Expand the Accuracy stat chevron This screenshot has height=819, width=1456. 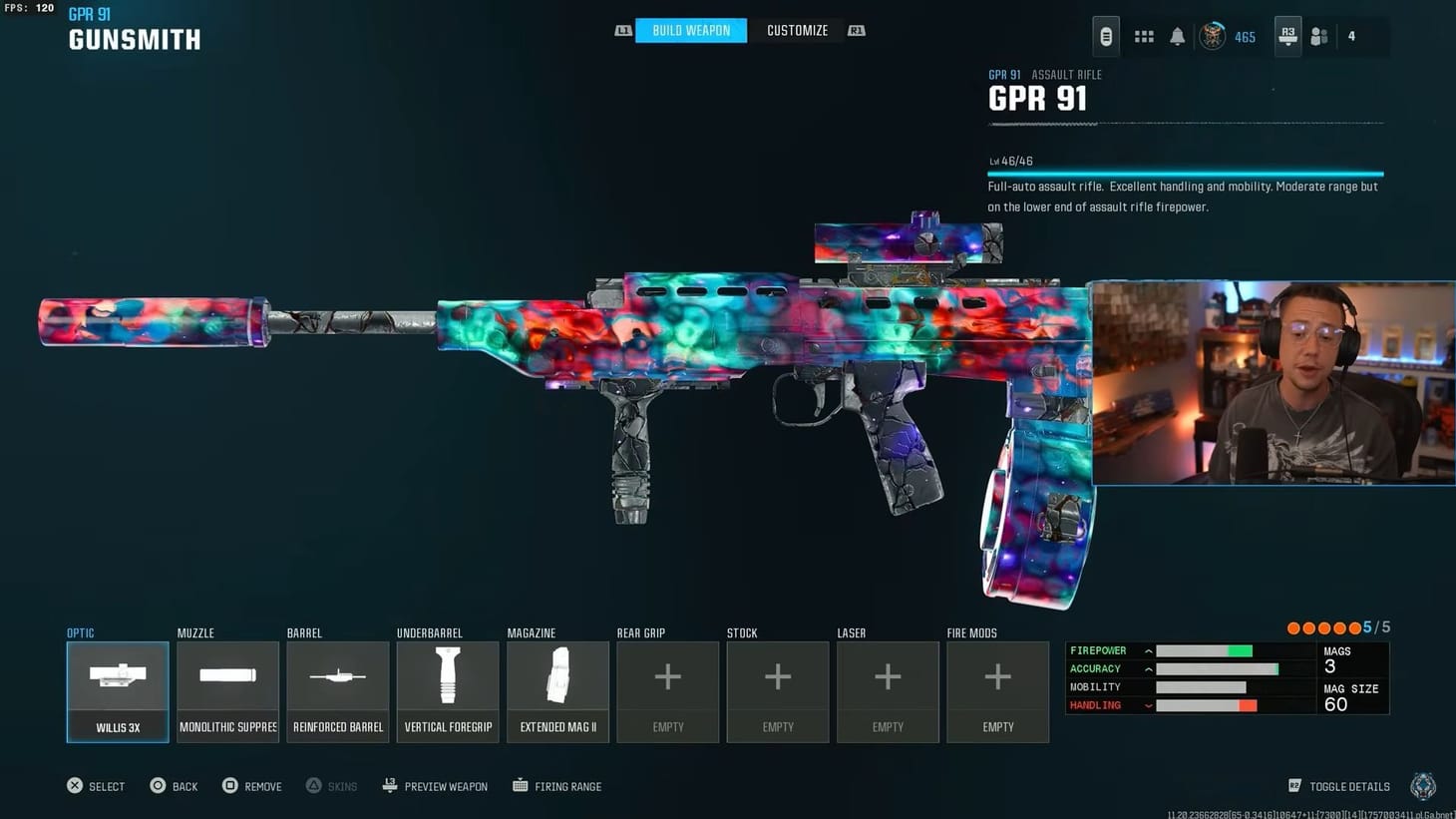pyautogui.click(x=1149, y=669)
